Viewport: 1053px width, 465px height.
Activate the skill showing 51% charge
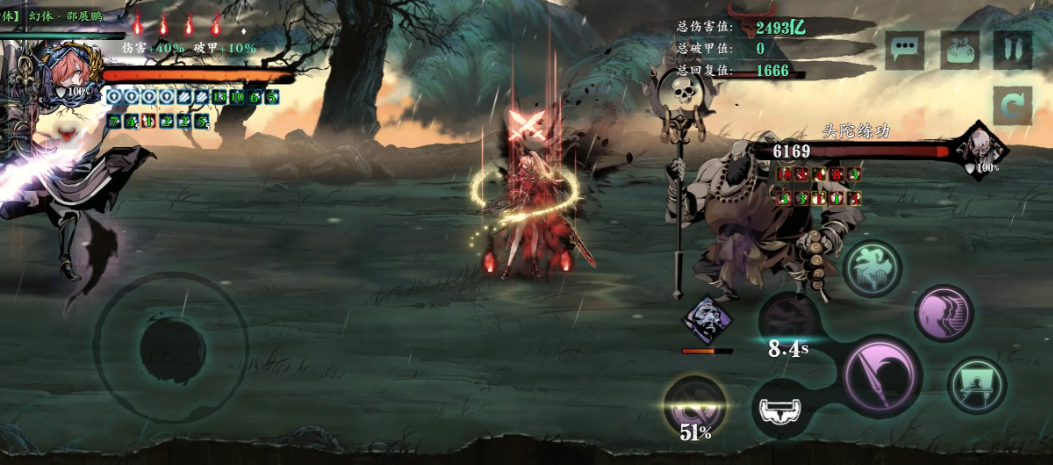click(x=696, y=405)
